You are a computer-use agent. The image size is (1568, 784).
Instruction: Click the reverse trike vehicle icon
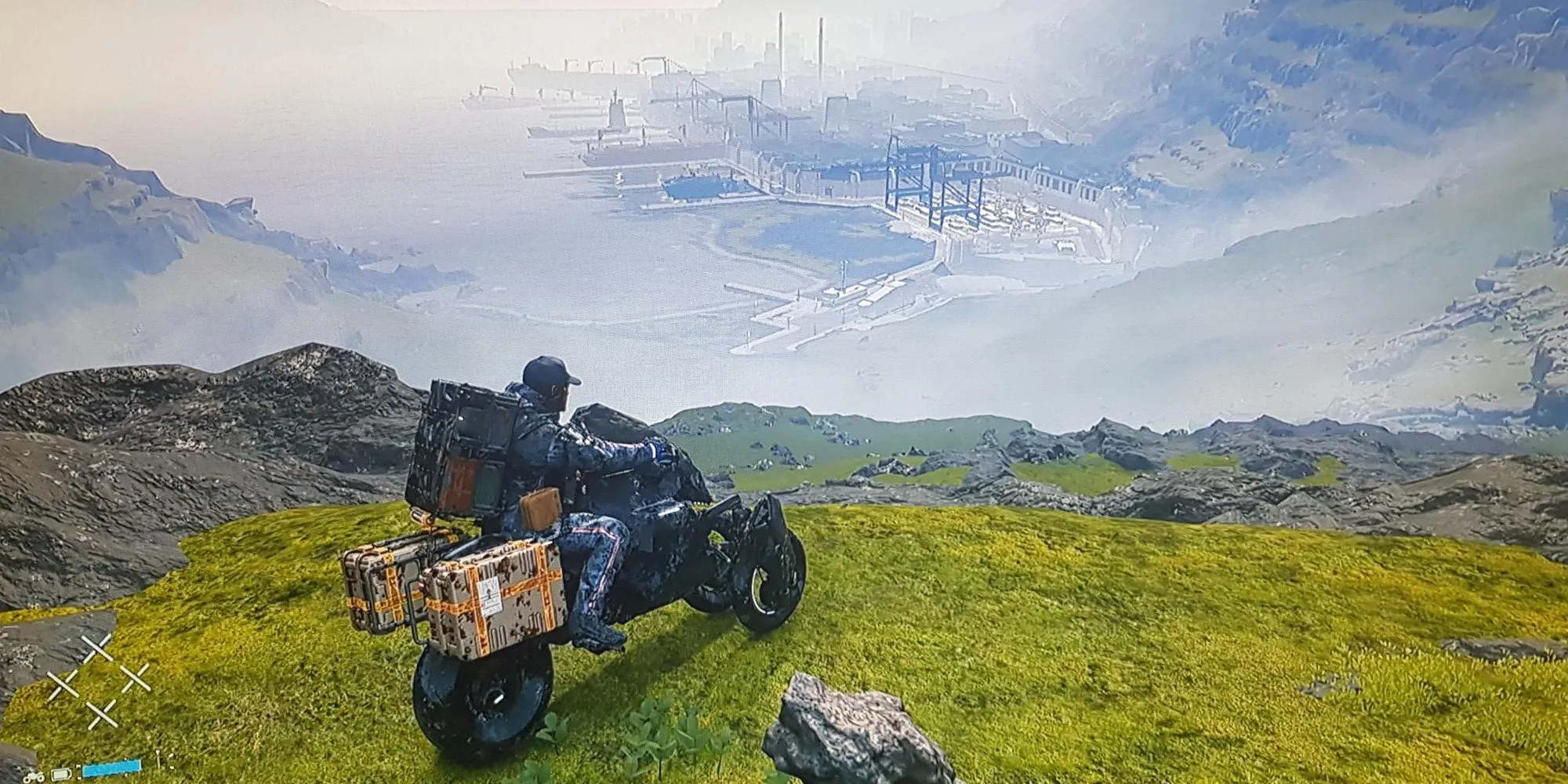(x=34, y=777)
